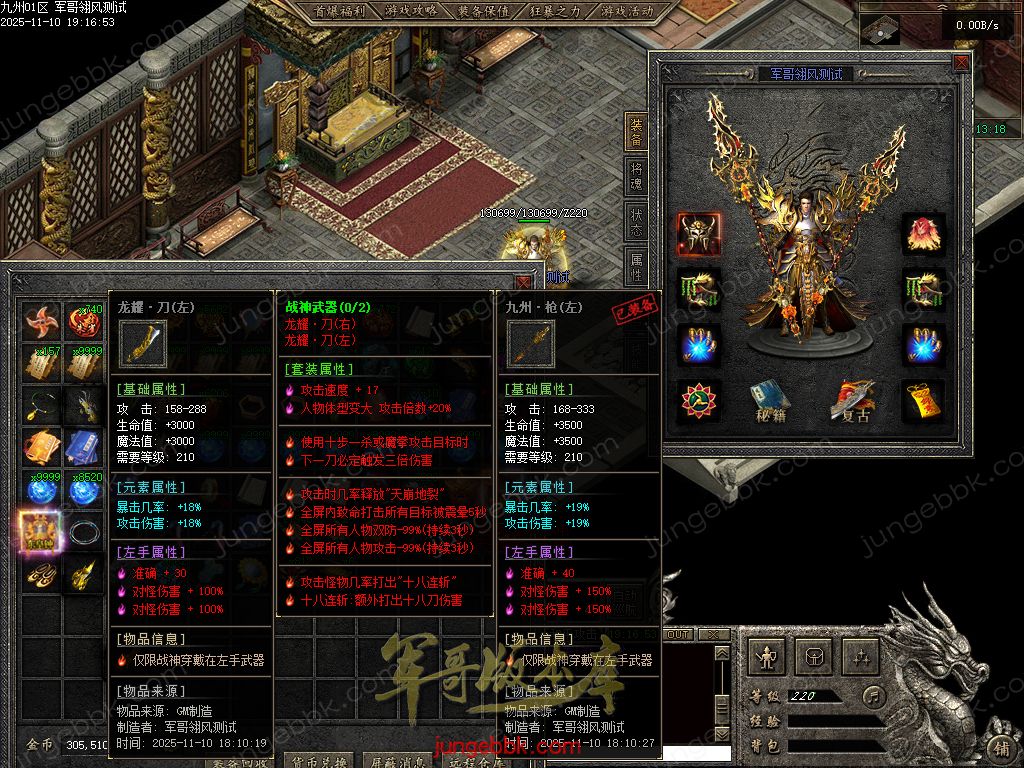The image size is (1024, 768).
Task: Toggle the music note sound button
Action: click(875, 696)
